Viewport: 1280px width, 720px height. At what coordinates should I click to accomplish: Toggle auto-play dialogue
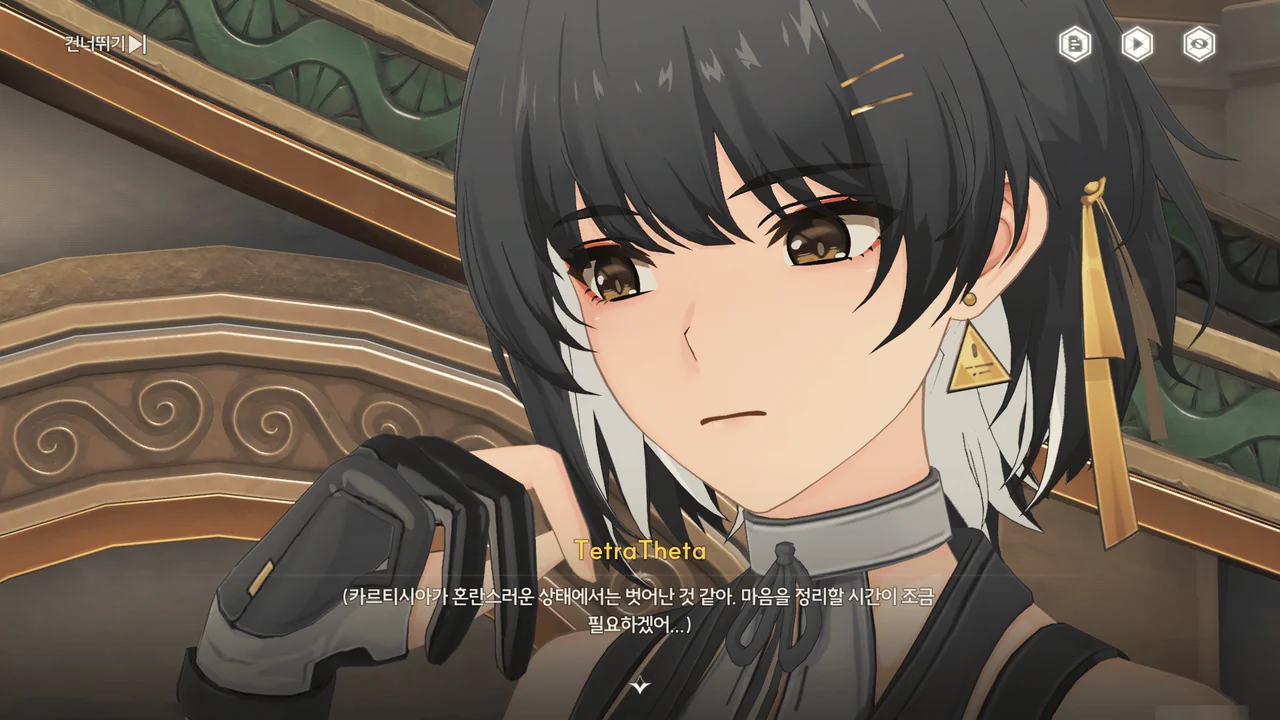pos(1137,44)
